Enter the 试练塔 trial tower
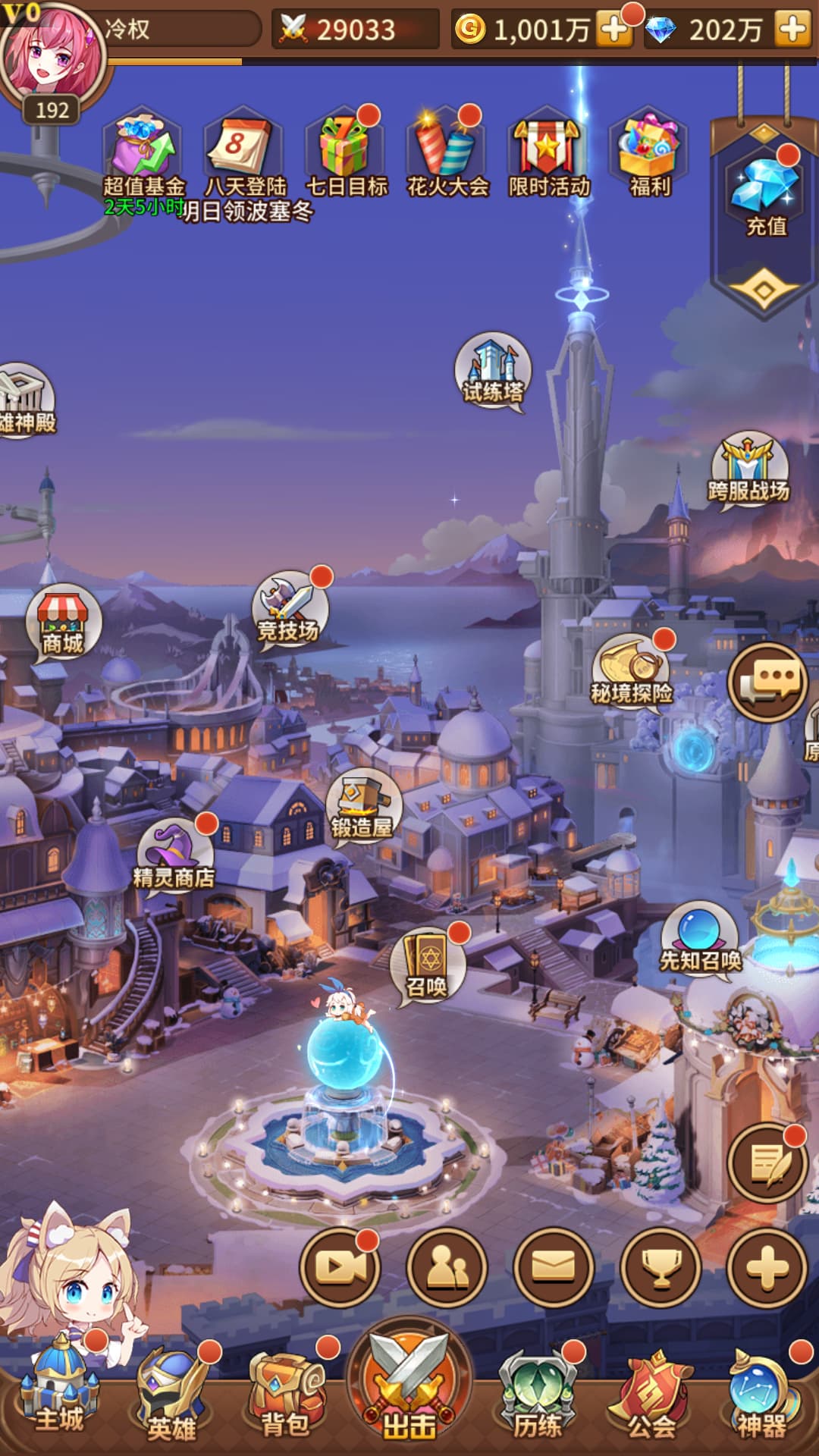This screenshot has height=1456, width=819. (493, 372)
